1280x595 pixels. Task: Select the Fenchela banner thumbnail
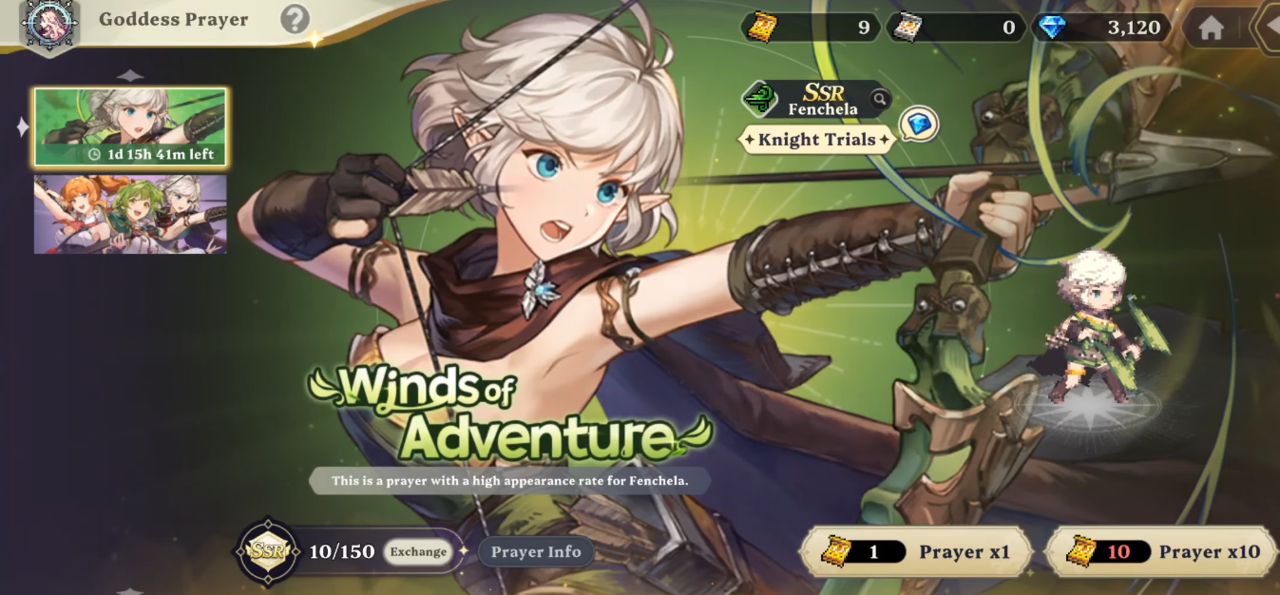(x=130, y=127)
